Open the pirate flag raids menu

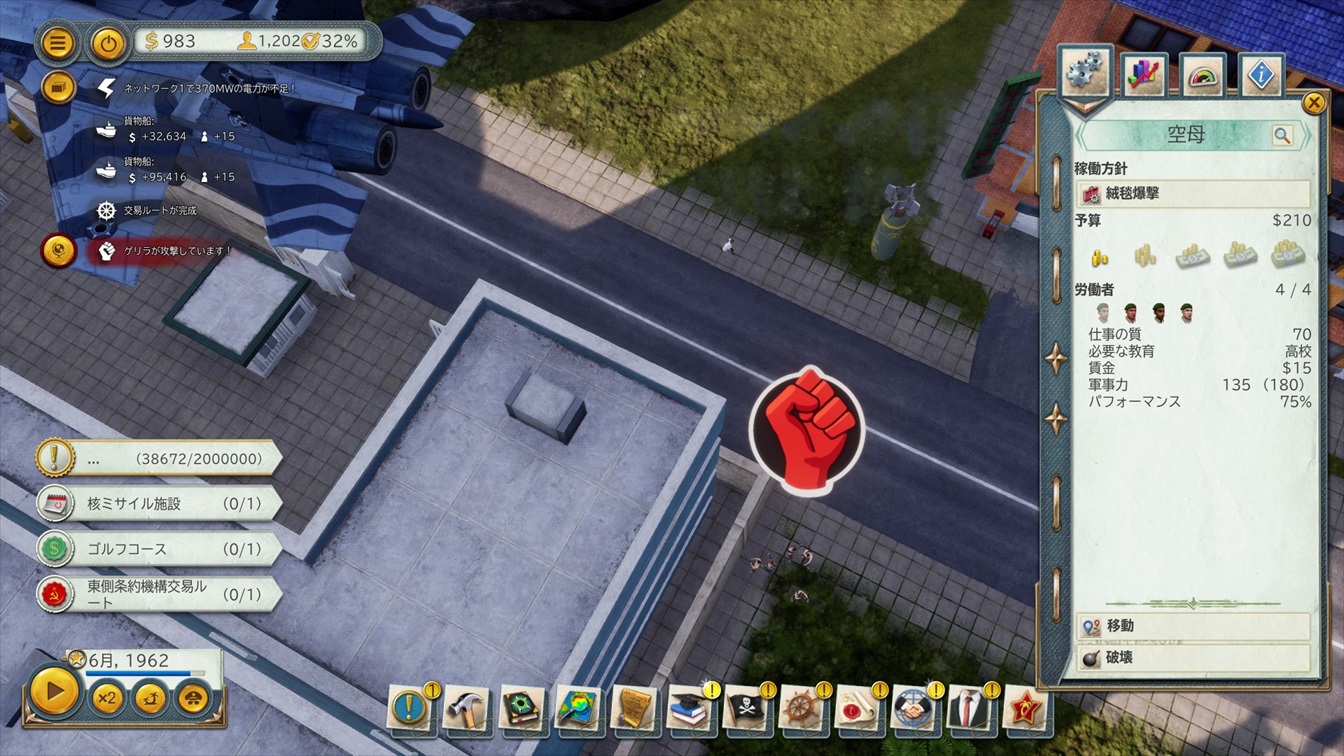coord(746,707)
